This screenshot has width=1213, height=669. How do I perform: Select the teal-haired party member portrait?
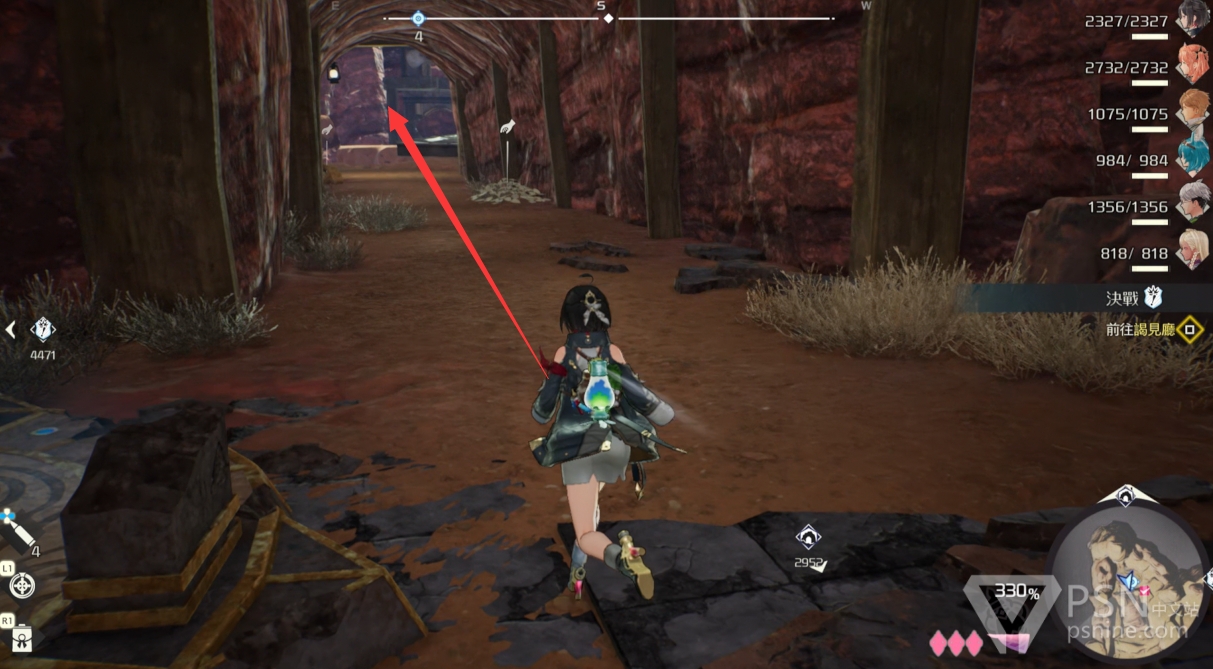pos(1192,157)
